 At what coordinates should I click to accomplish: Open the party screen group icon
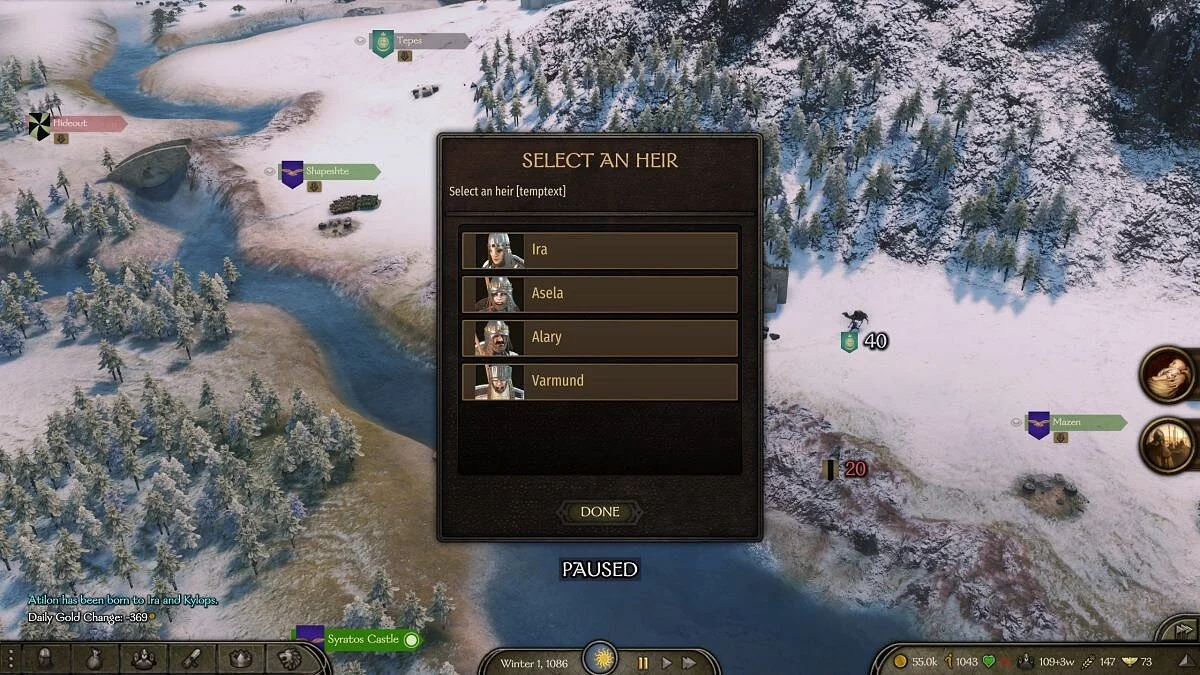143,658
